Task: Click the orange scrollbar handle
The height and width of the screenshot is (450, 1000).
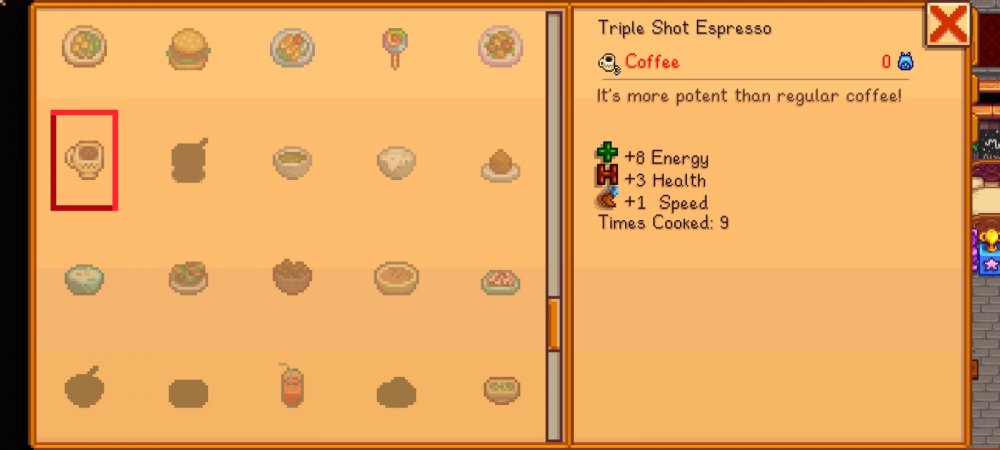Action: coord(554,324)
